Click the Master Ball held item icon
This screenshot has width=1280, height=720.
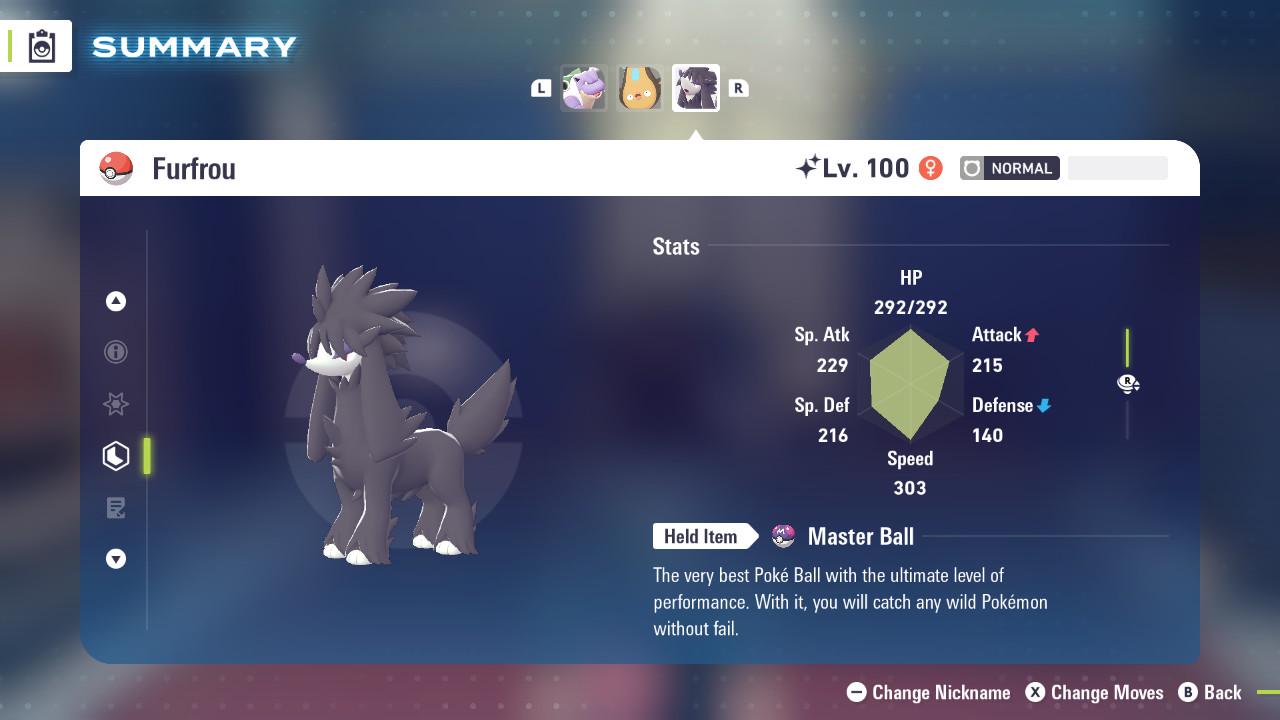tap(783, 536)
